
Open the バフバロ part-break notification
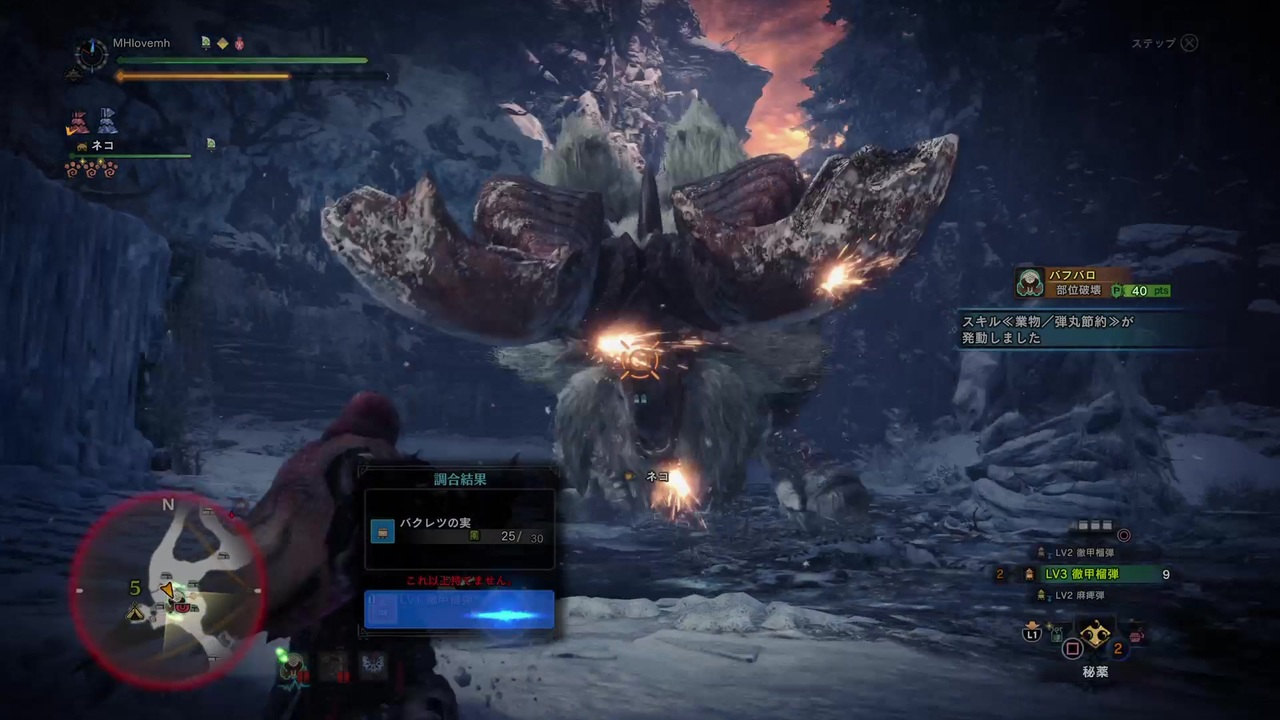[x=1092, y=283]
